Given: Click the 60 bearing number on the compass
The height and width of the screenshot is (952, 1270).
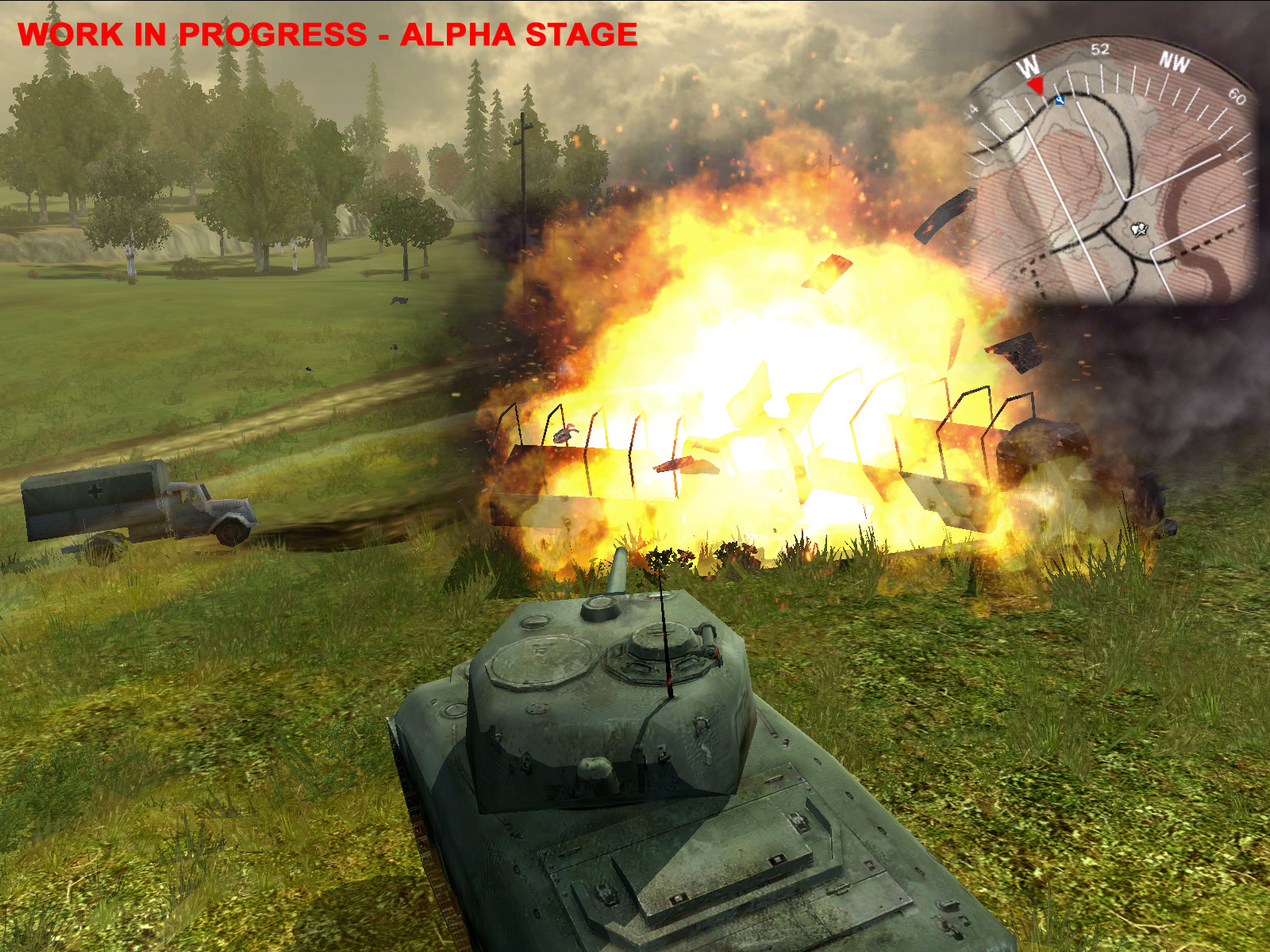Looking at the screenshot, I should [1237, 95].
